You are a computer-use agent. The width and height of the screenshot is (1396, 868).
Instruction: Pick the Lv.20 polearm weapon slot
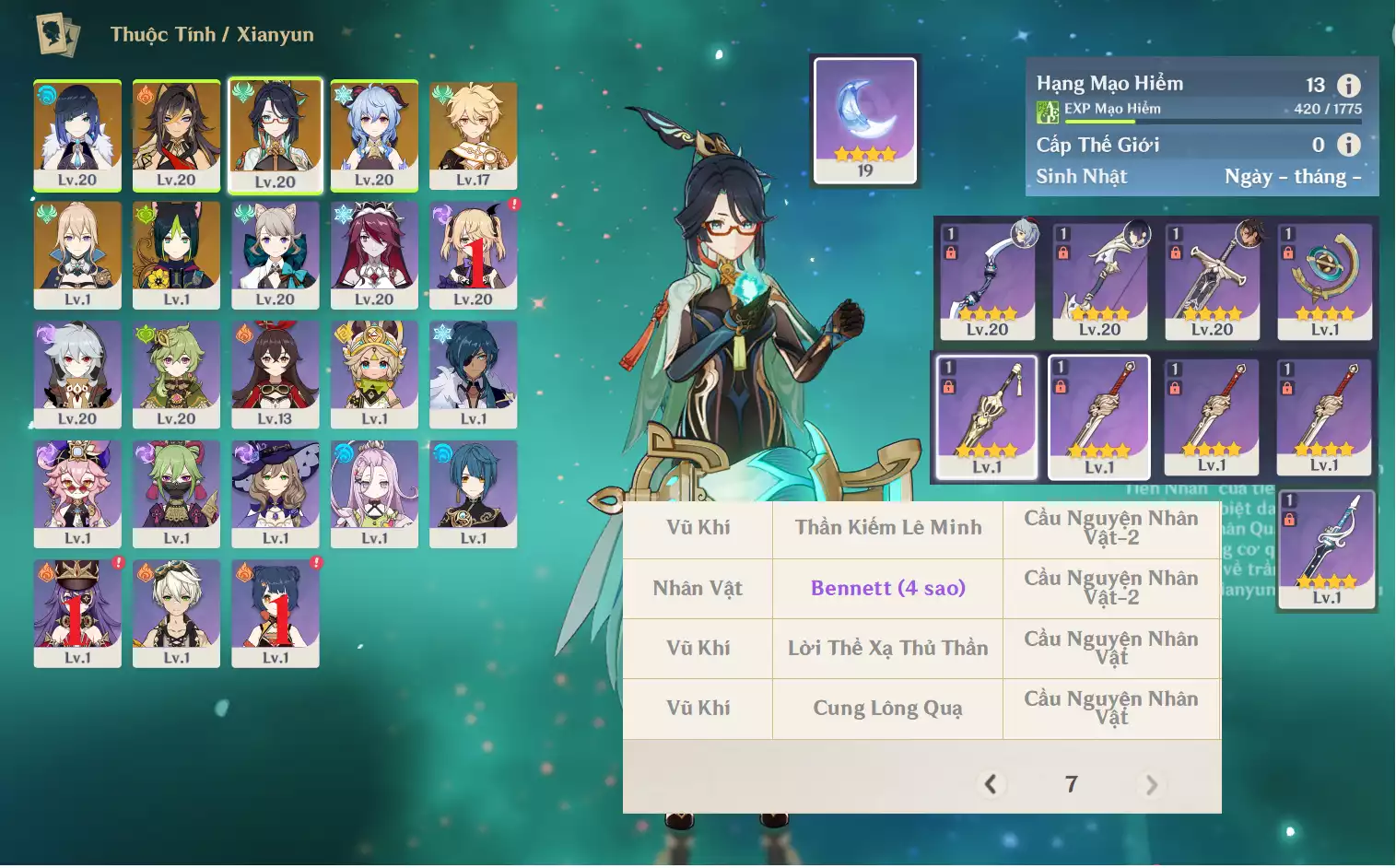coord(1099,280)
